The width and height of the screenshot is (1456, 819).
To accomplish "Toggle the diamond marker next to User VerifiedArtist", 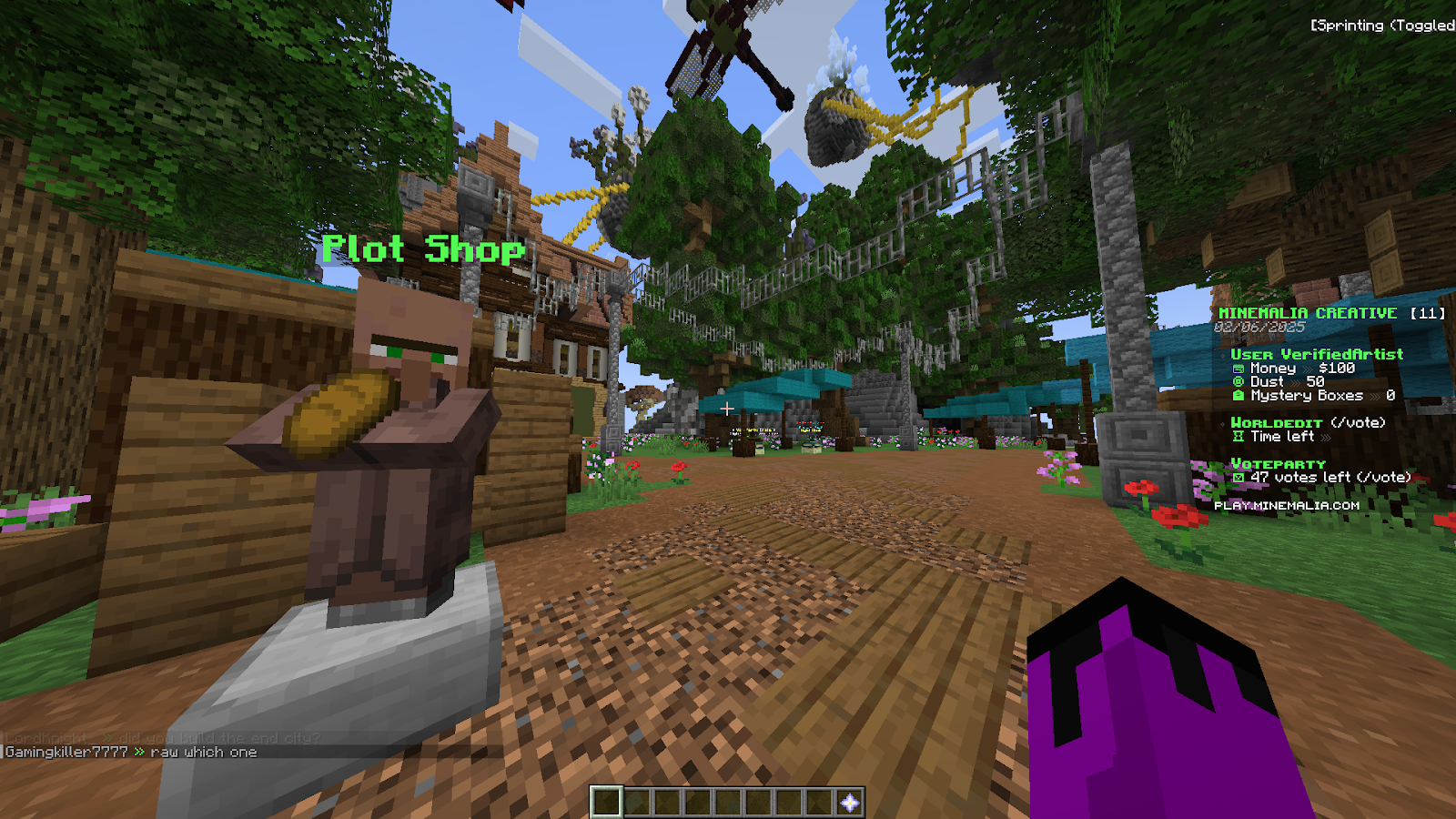I will pos(1221,354).
